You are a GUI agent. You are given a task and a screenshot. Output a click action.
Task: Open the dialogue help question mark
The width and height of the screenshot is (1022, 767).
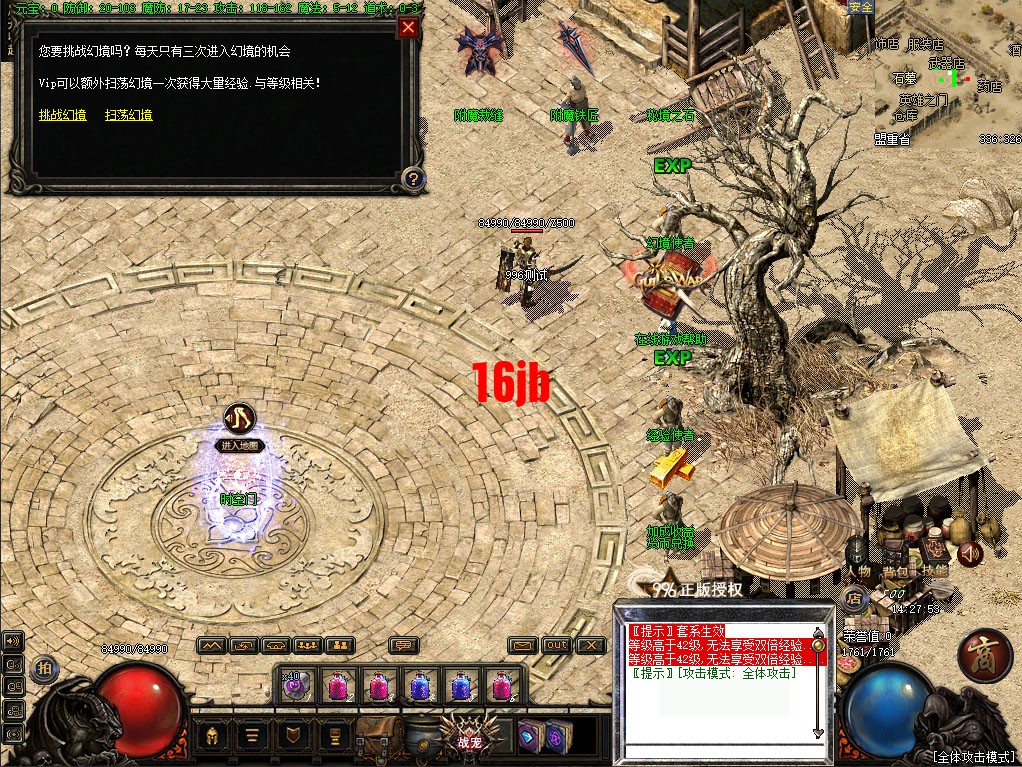pyautogui.click(x=412, y=179)
